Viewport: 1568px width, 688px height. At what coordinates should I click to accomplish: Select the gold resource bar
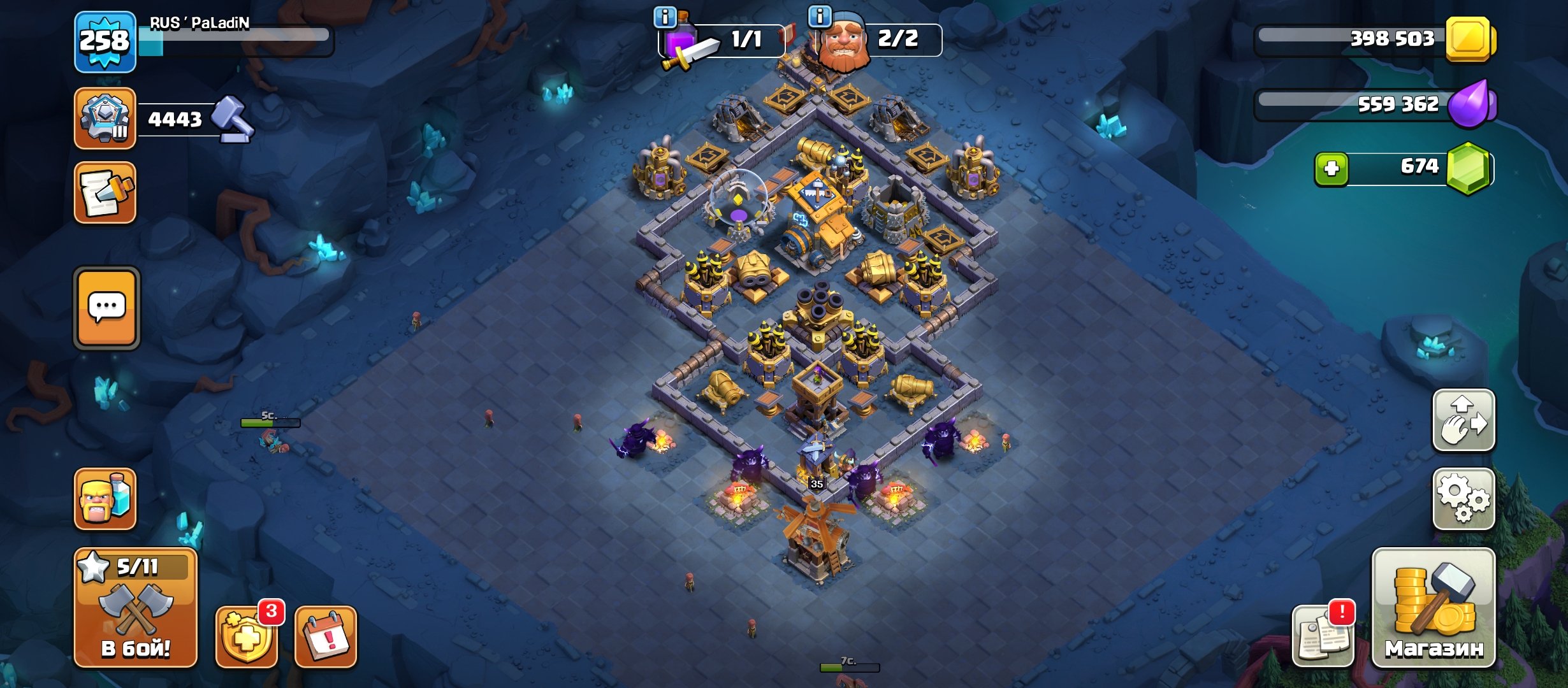click(x=1370, y=39)
